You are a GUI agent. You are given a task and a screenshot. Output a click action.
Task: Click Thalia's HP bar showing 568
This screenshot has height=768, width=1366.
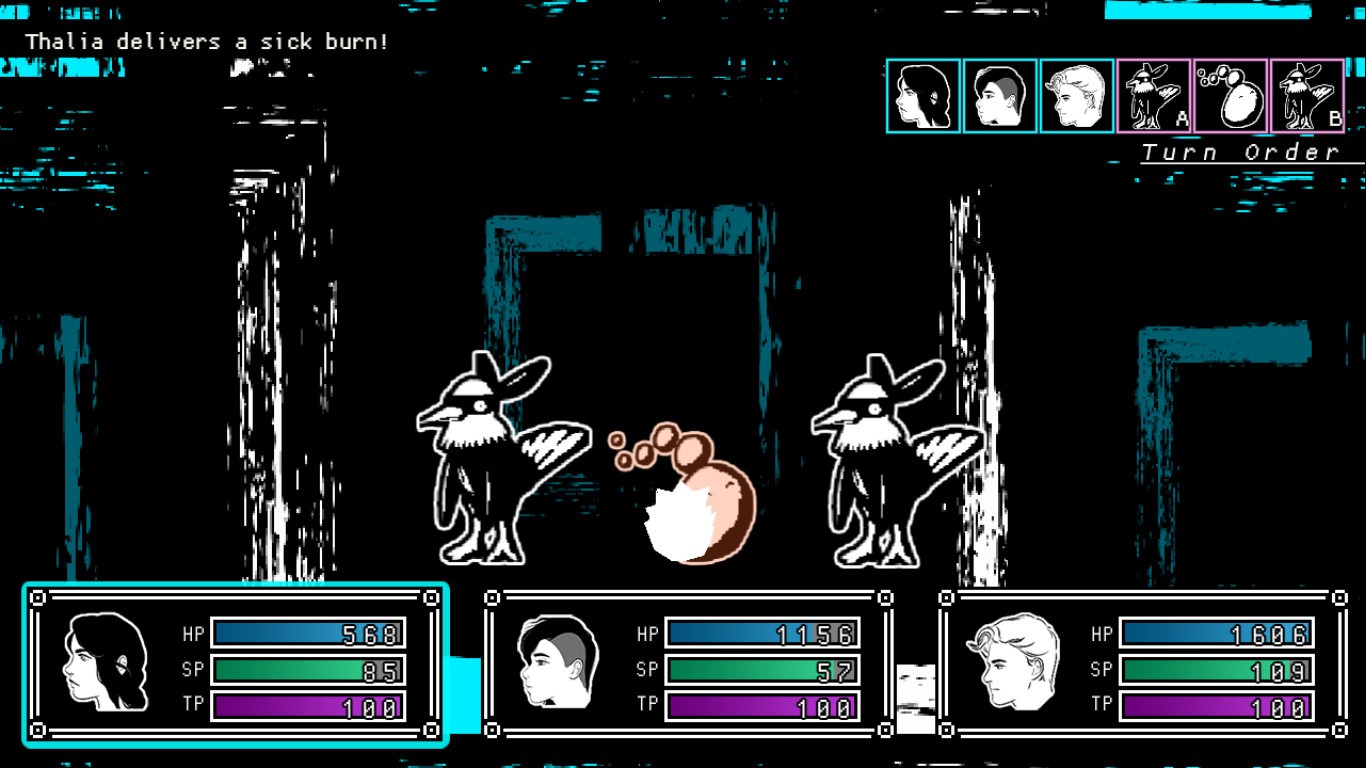305,633
